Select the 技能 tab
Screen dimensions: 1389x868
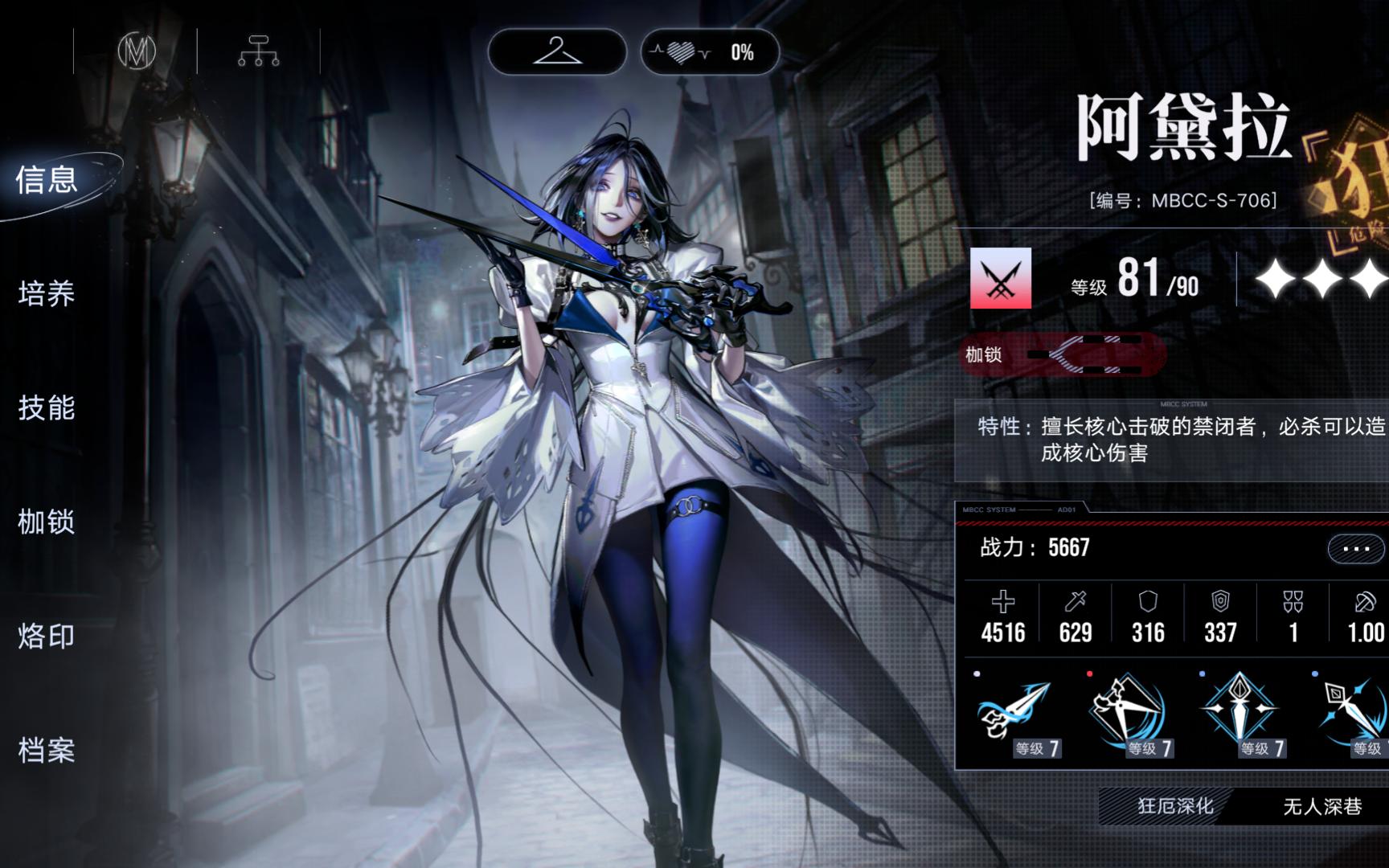point(47,408)
